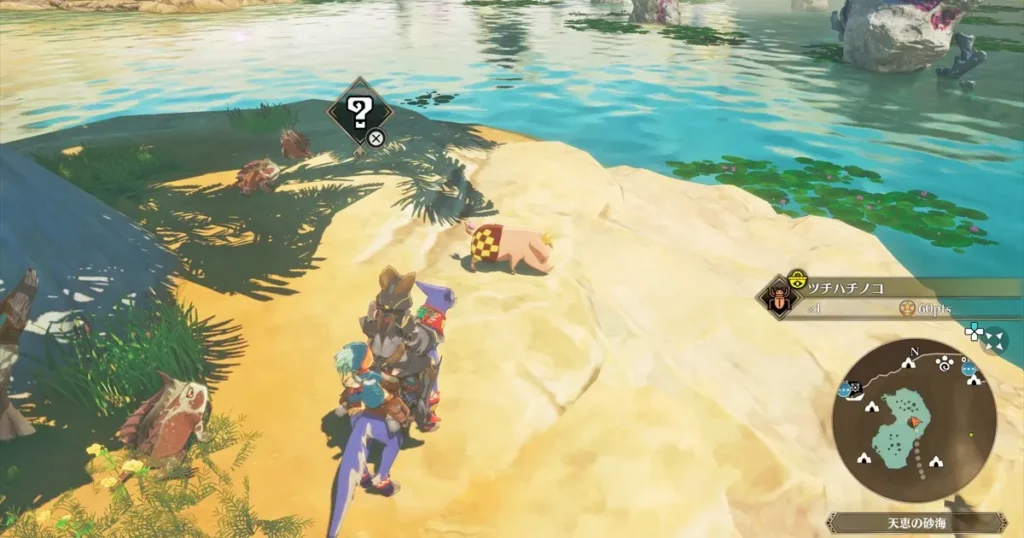The width and height of the screenshot is (1024, 538).
Task: Click the ツチハチノコ beetle item icon
Action: tap(775, 296)
